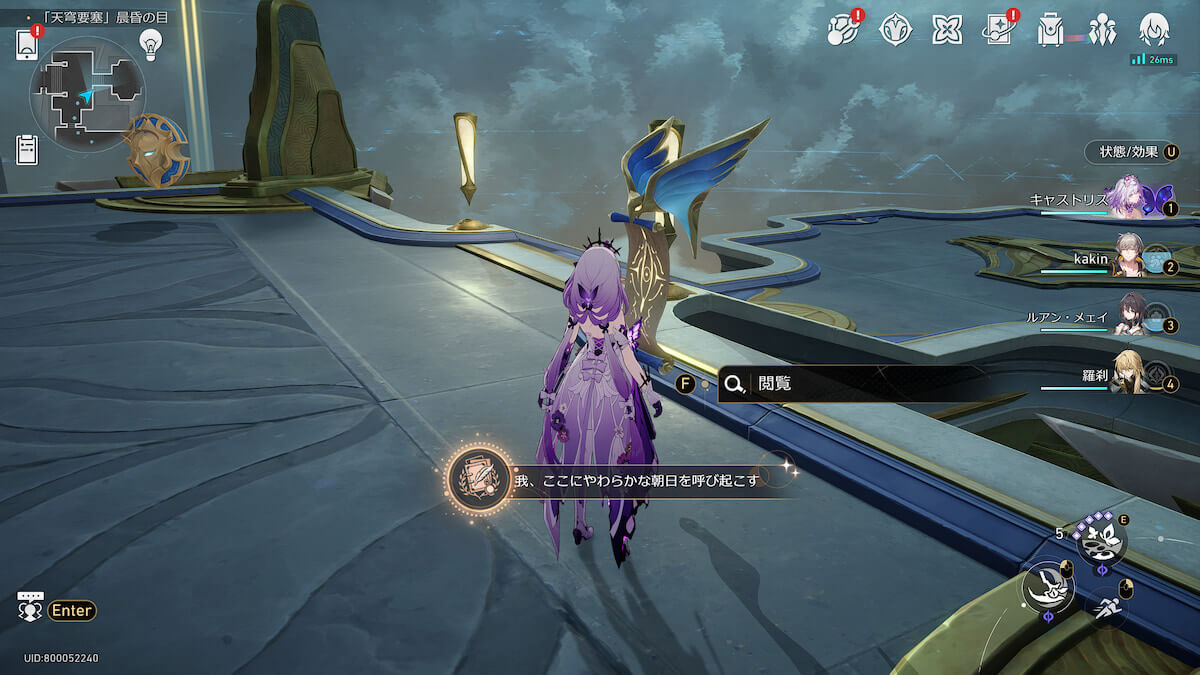Open the three-figure team setup icon

pyautogui.click(x=1102, y=30)
